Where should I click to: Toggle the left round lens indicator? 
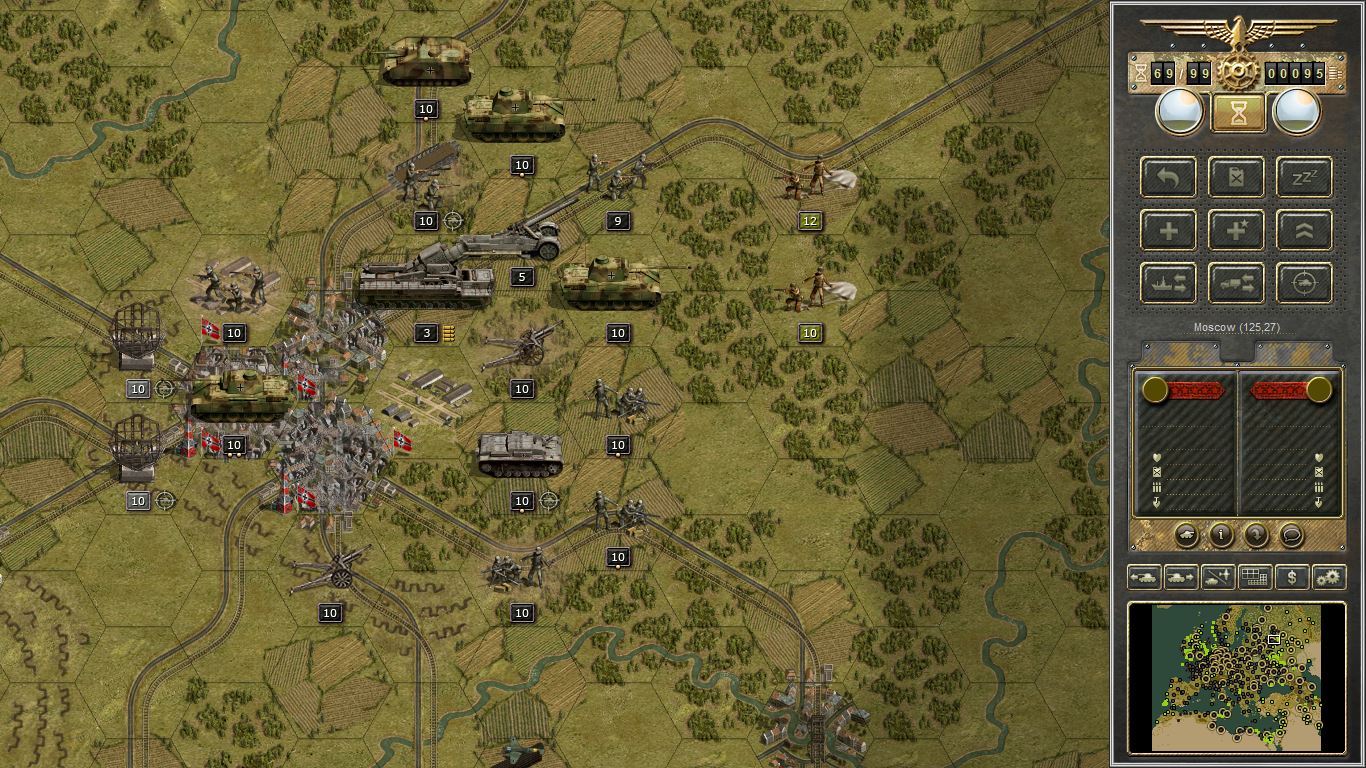pyautogui.click(x=1179, y=111)
